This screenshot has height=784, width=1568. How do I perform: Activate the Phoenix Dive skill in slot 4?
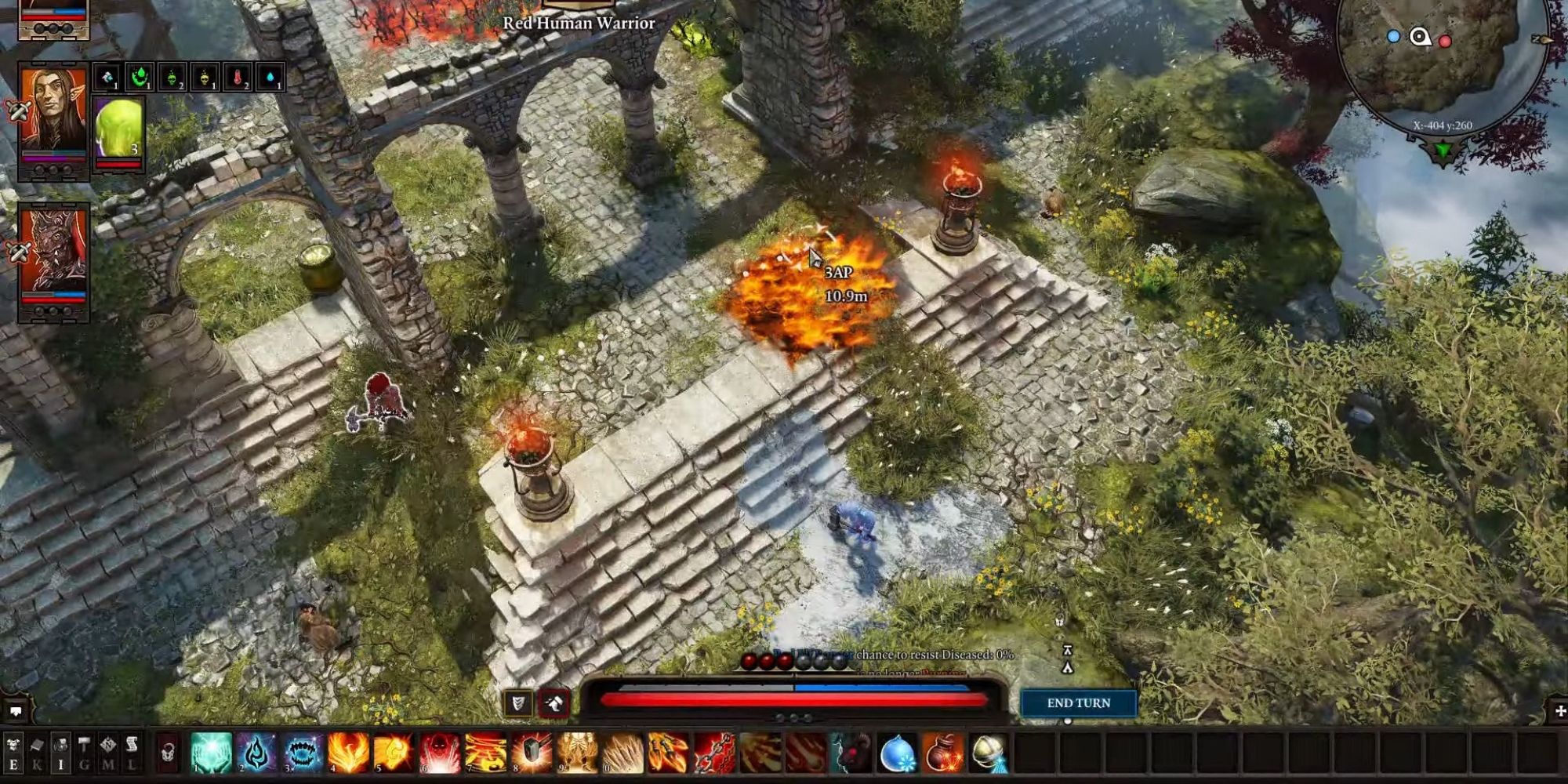pos(348,753)
